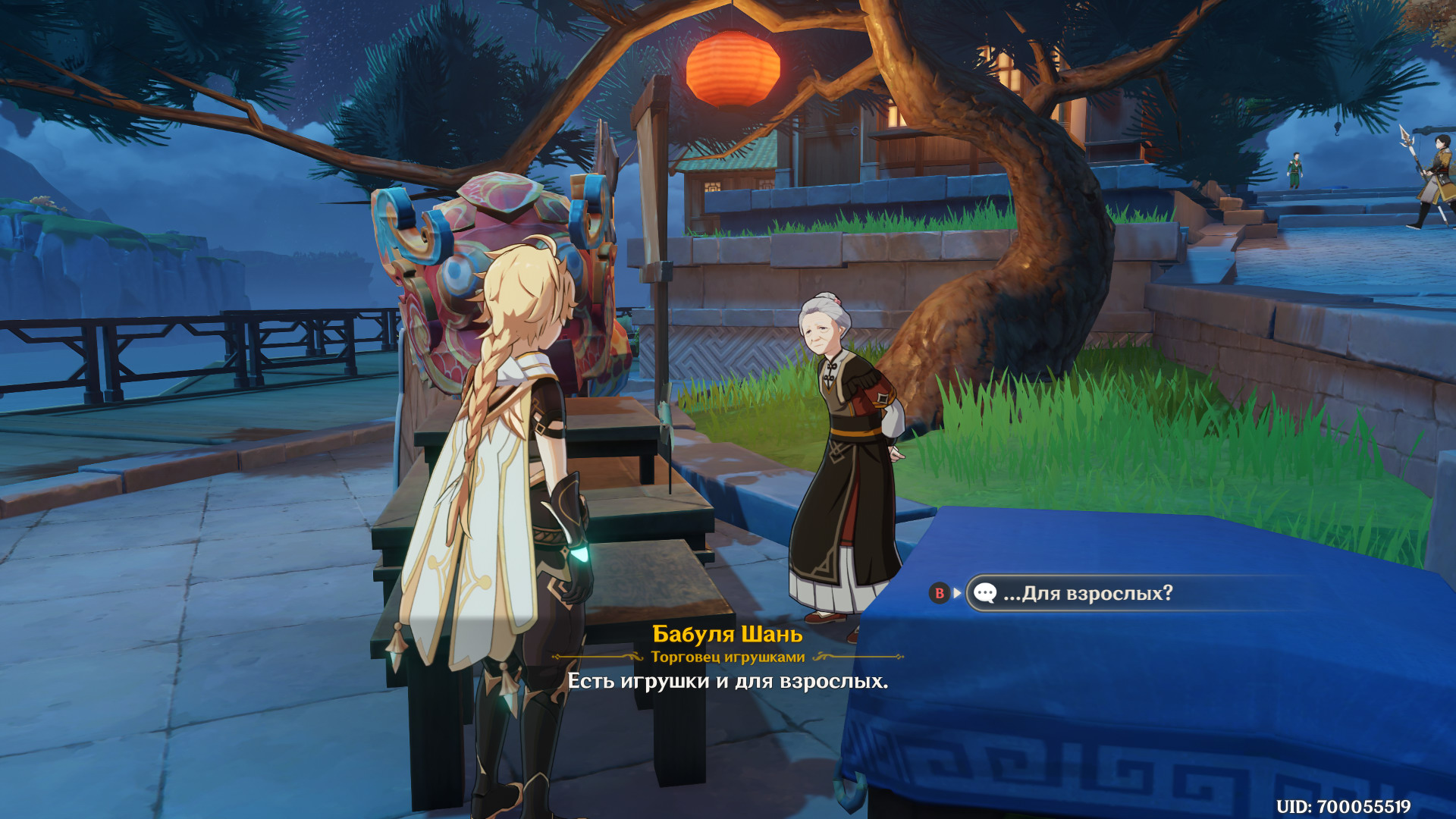Choose the "...Для взрослых?" dialogue reply
1456x819 pixels.
pyautogui.click(x=1087, y=593)
